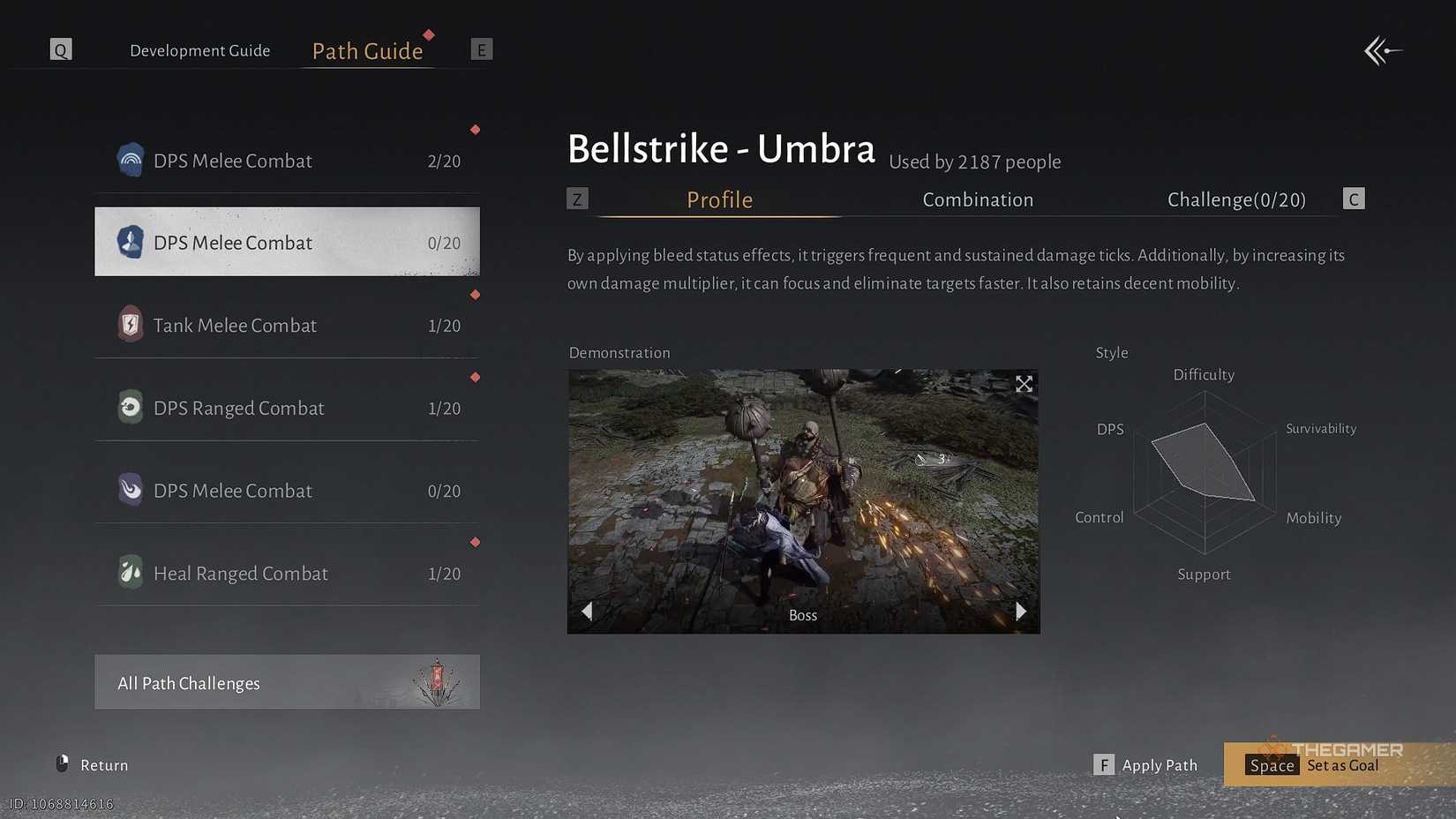Toggle the C key indicator beside Challenge

(1354, 199)
